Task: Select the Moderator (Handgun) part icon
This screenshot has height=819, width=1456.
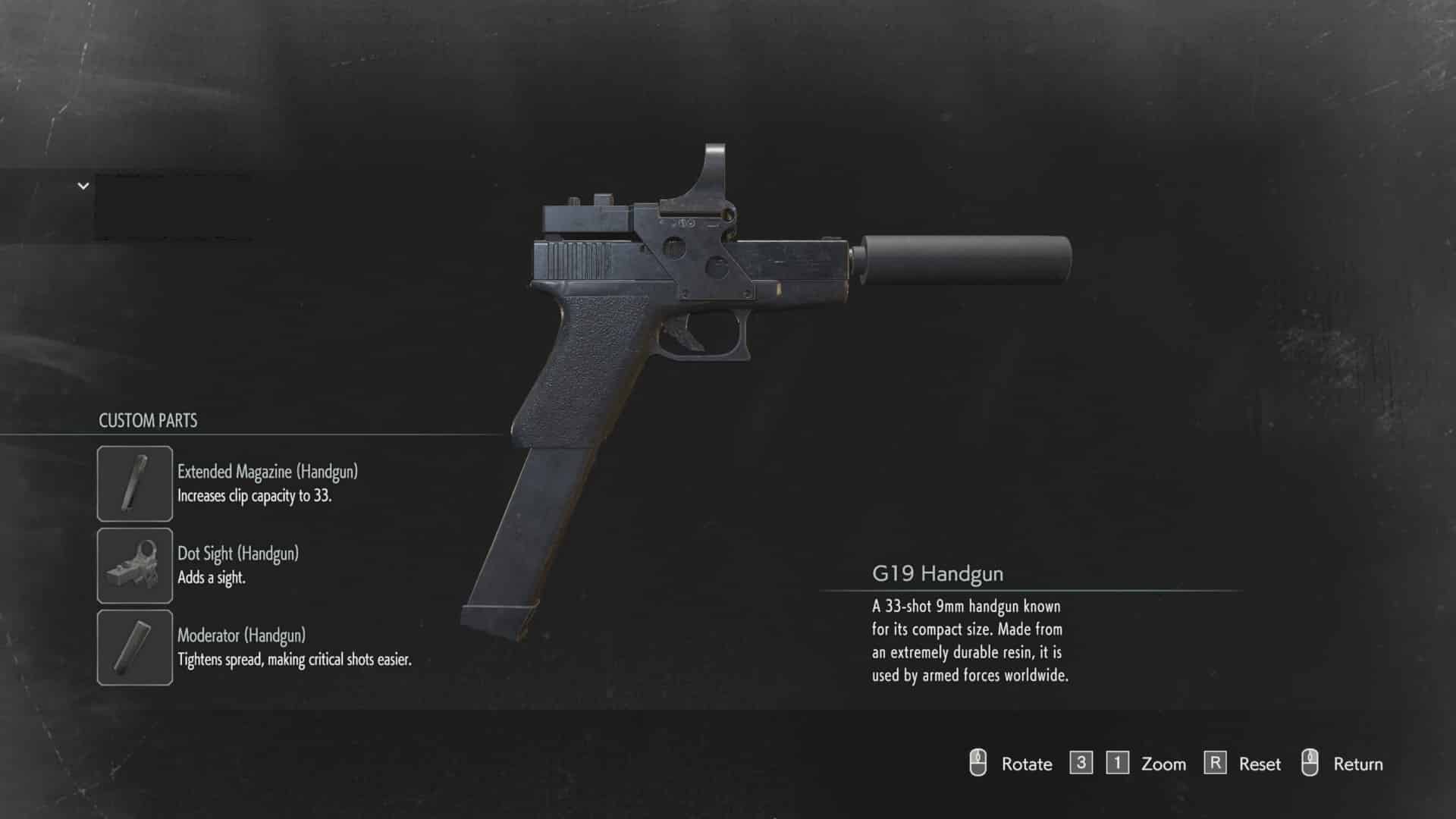Action: [134, 647]
